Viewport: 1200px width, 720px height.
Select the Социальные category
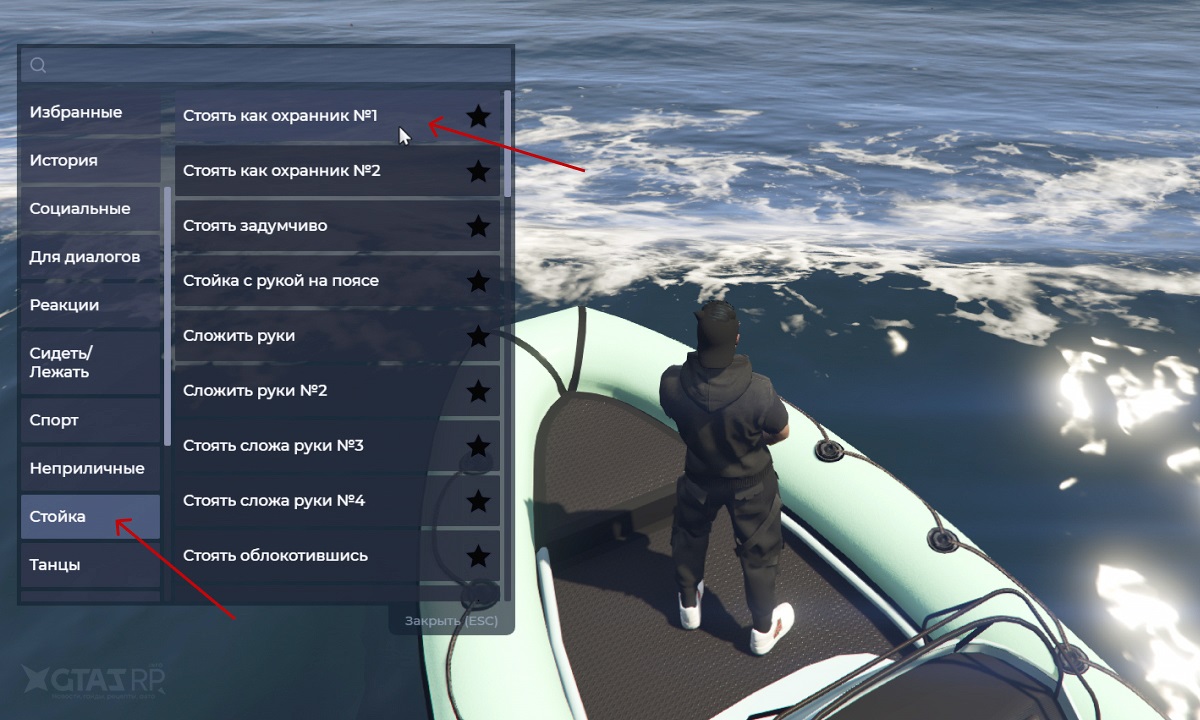point(90,209)
